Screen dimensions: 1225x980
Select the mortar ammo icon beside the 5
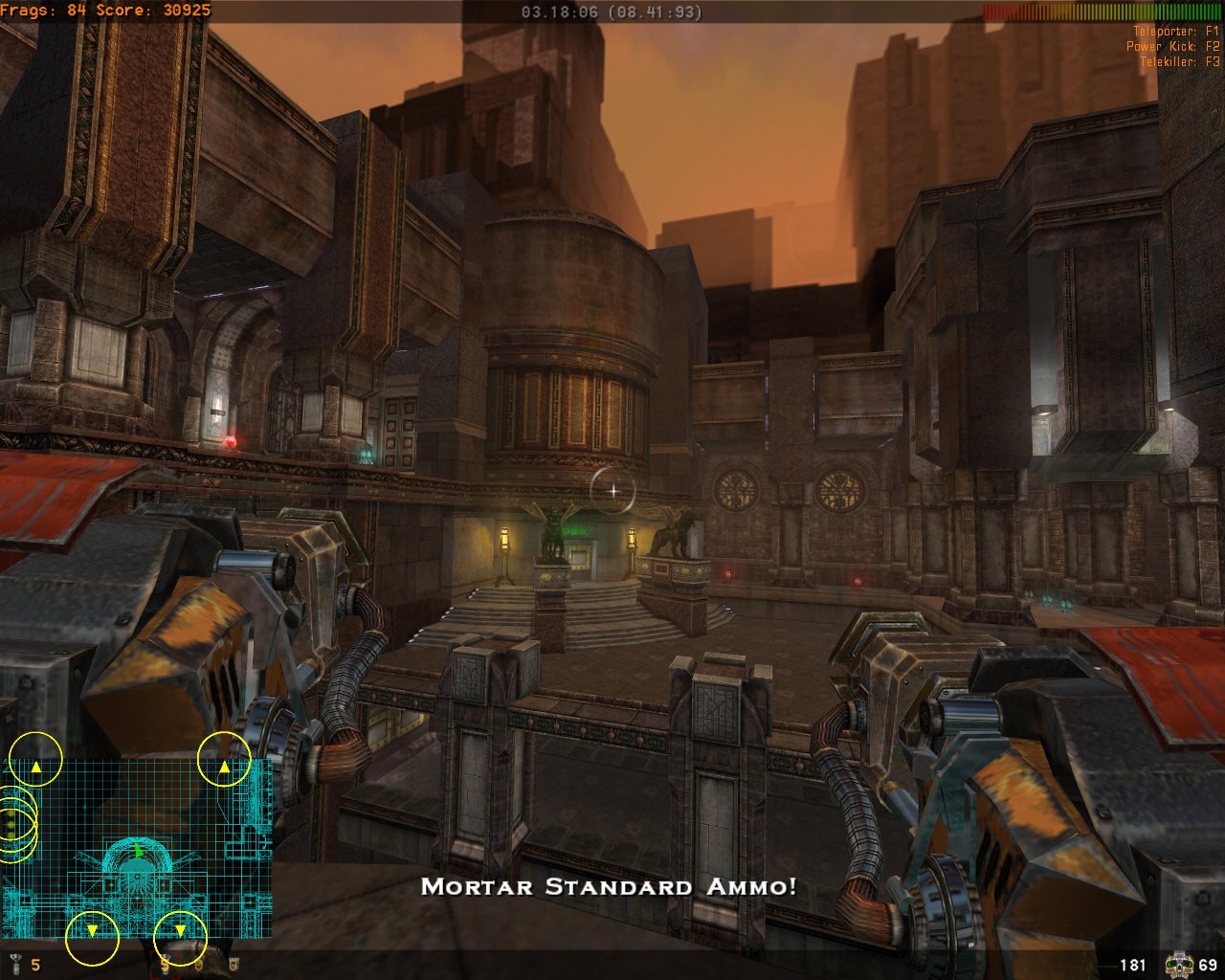(x=14, y=964)
